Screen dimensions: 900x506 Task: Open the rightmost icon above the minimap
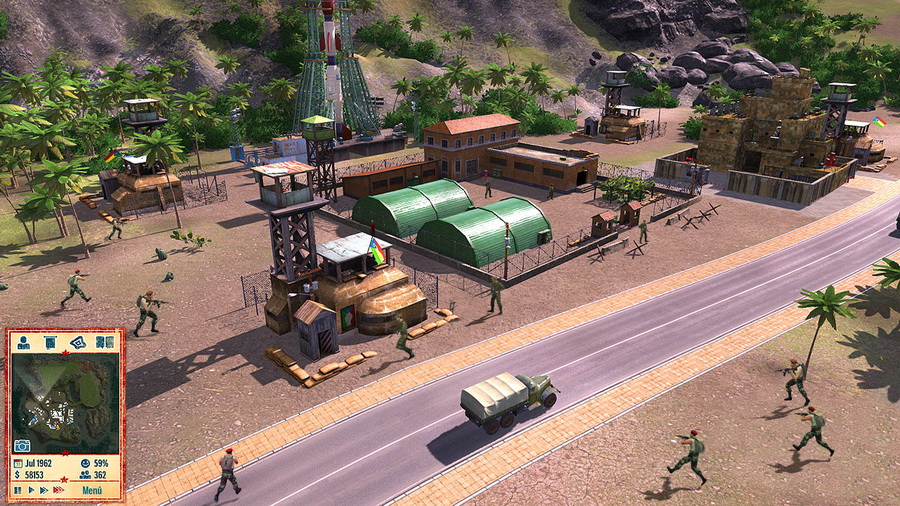click(109, 342)
